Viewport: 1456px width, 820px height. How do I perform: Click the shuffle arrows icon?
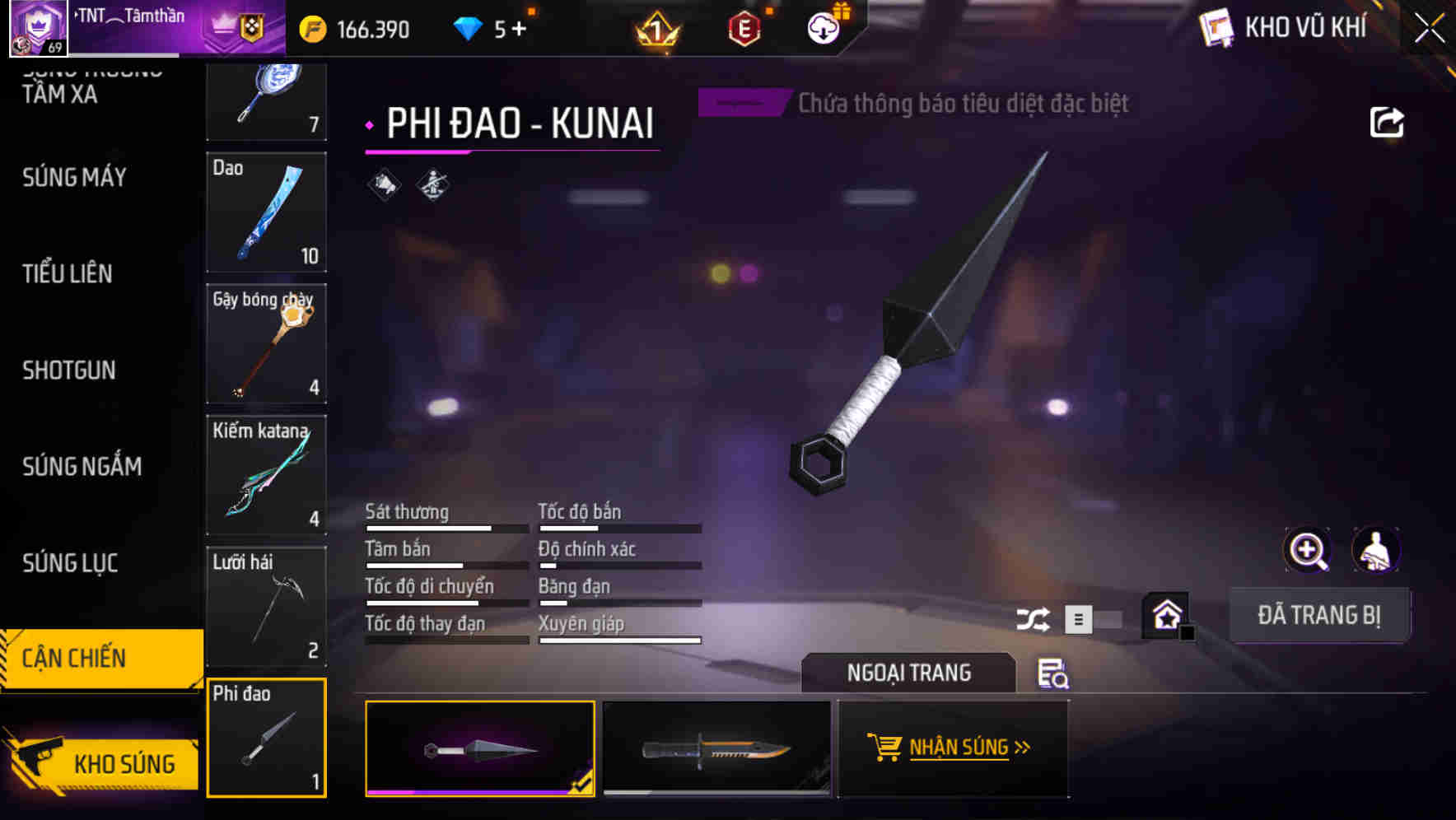coord(1034,618)
